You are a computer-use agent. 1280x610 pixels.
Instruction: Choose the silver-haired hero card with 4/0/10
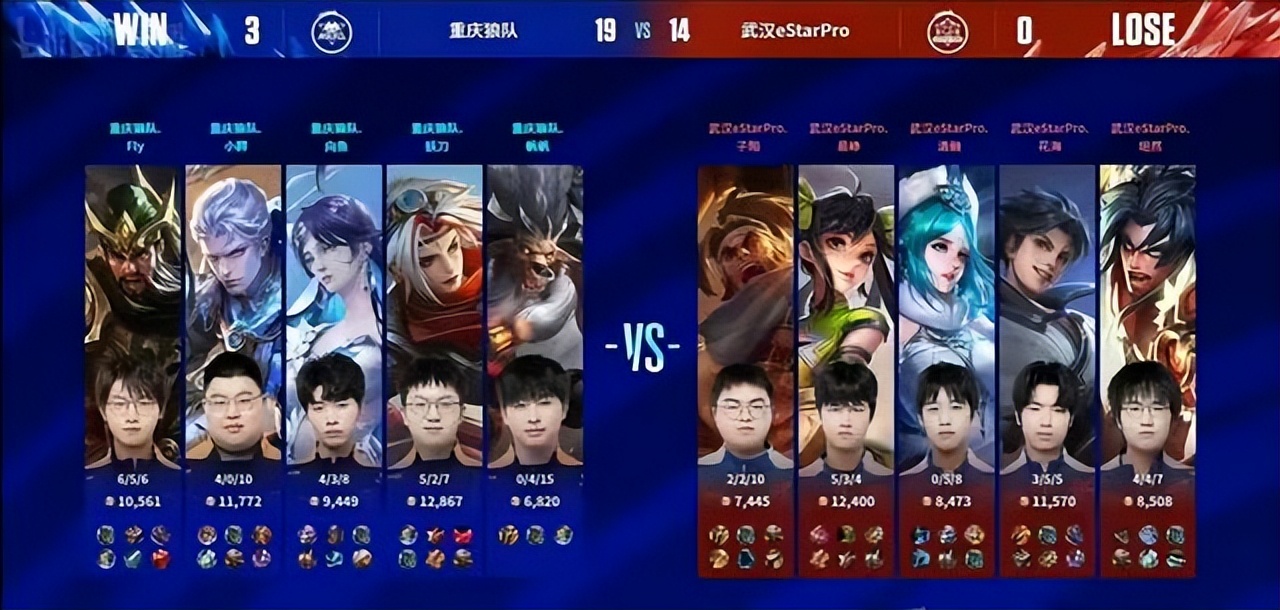pos(233,315)
